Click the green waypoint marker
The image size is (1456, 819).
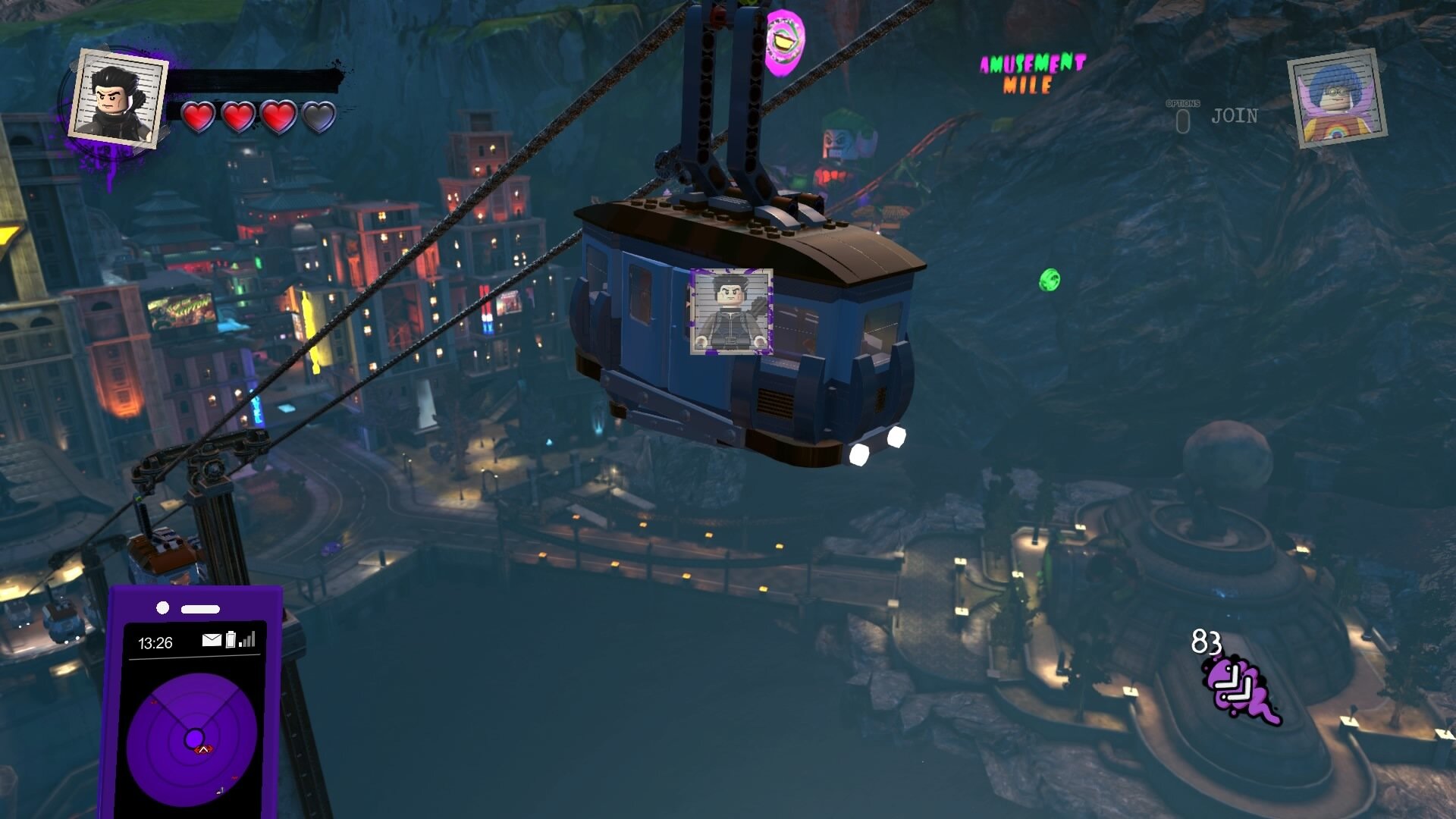[1050, 280]
